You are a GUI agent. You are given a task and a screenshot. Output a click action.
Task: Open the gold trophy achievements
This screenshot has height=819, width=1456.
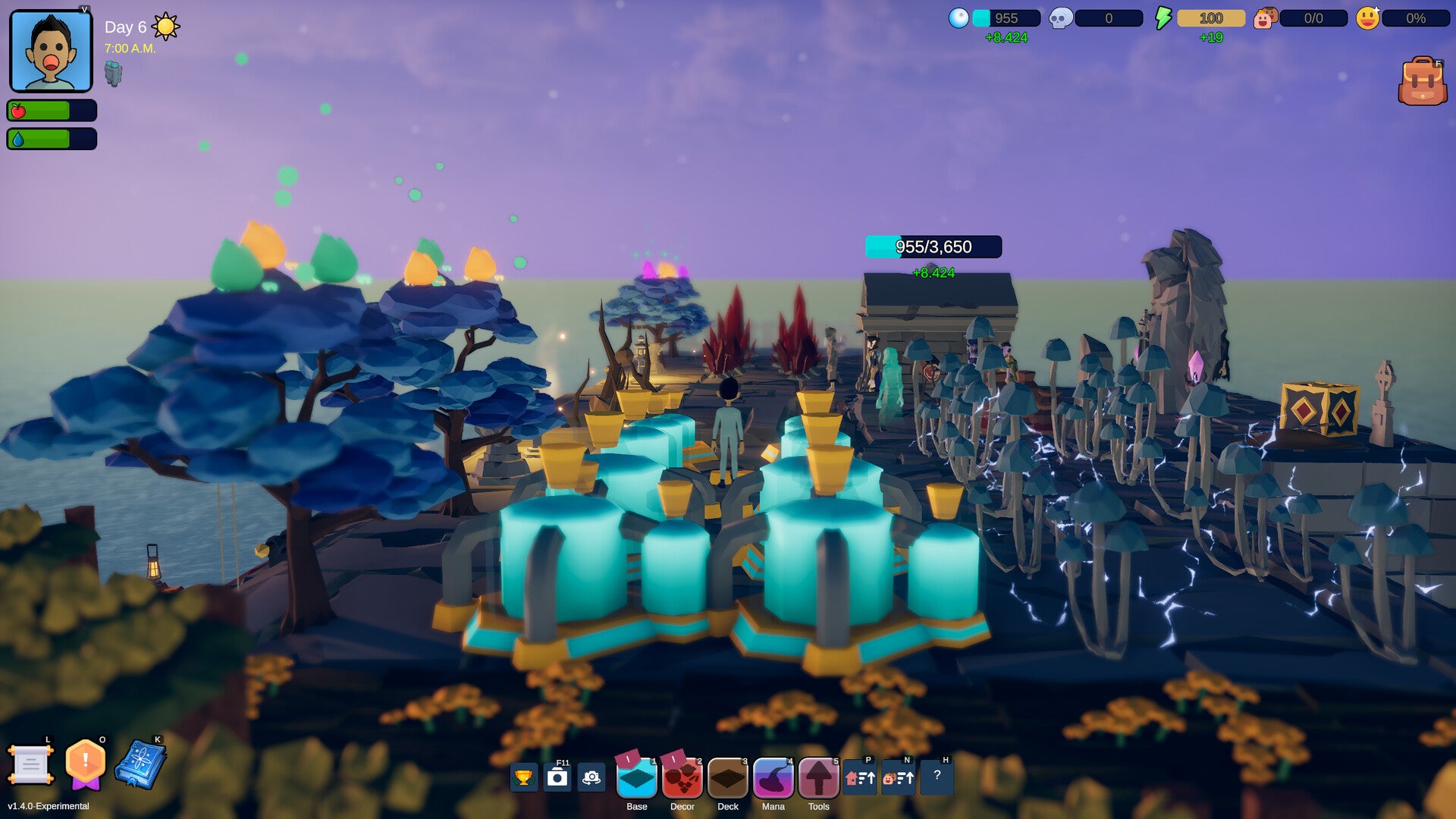[x=523, y=777]
